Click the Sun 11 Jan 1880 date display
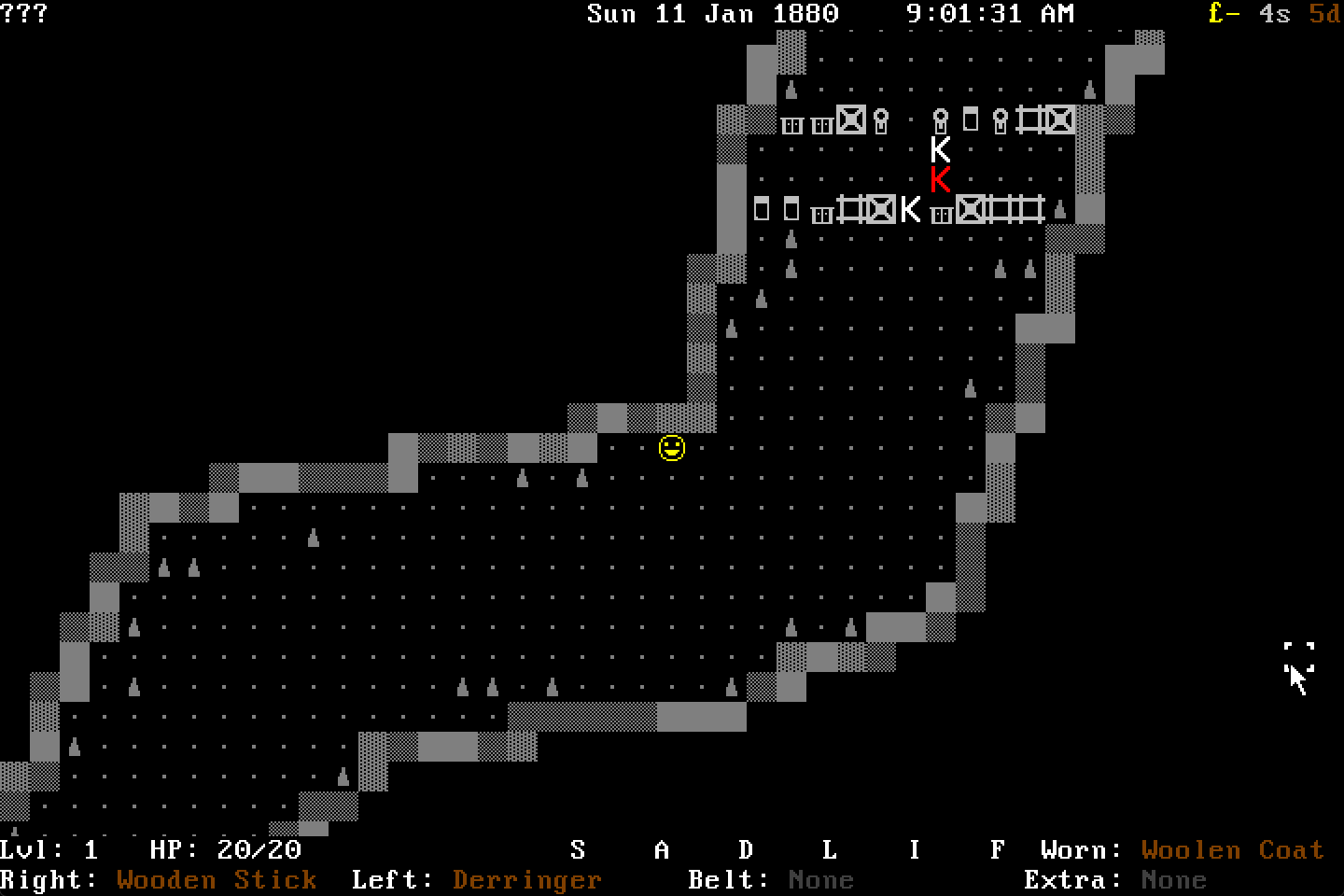This screenshot has height=896, width=1344. (712, 14)
